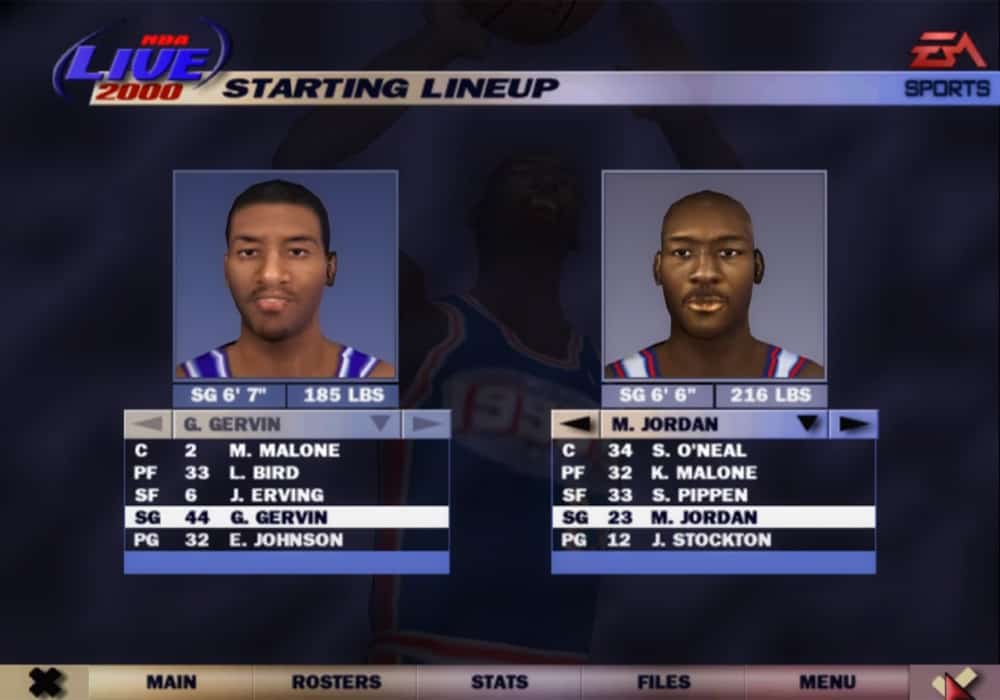The width and height of the screenshot is (1000, 700).
Task: Open the MAIN menu in bottom bar
Action: pos(171,682)
